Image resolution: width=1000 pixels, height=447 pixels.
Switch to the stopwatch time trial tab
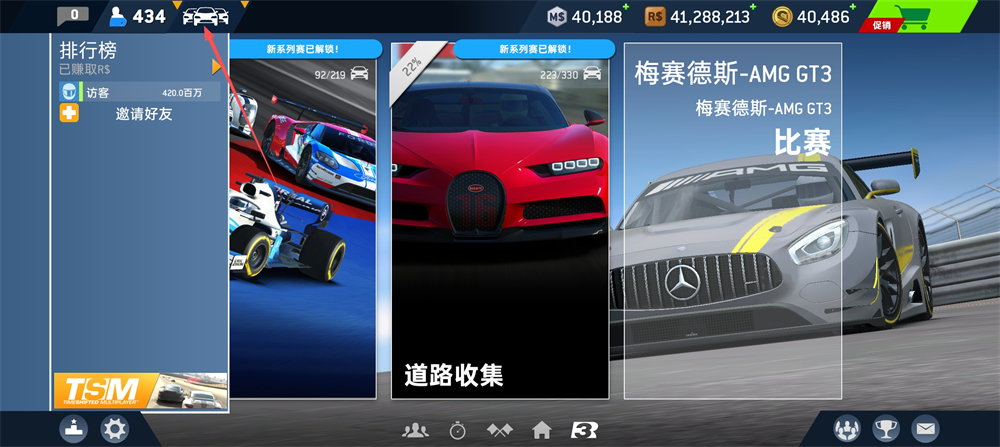click(x=457, y=430)
